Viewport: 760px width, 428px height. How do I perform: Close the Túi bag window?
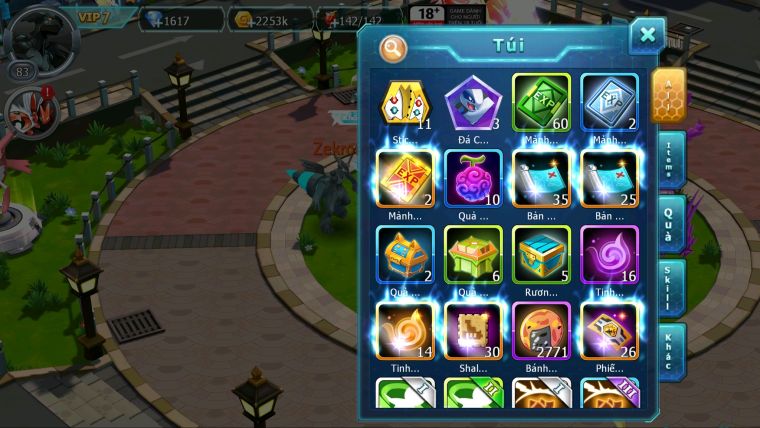pos(647,36)
